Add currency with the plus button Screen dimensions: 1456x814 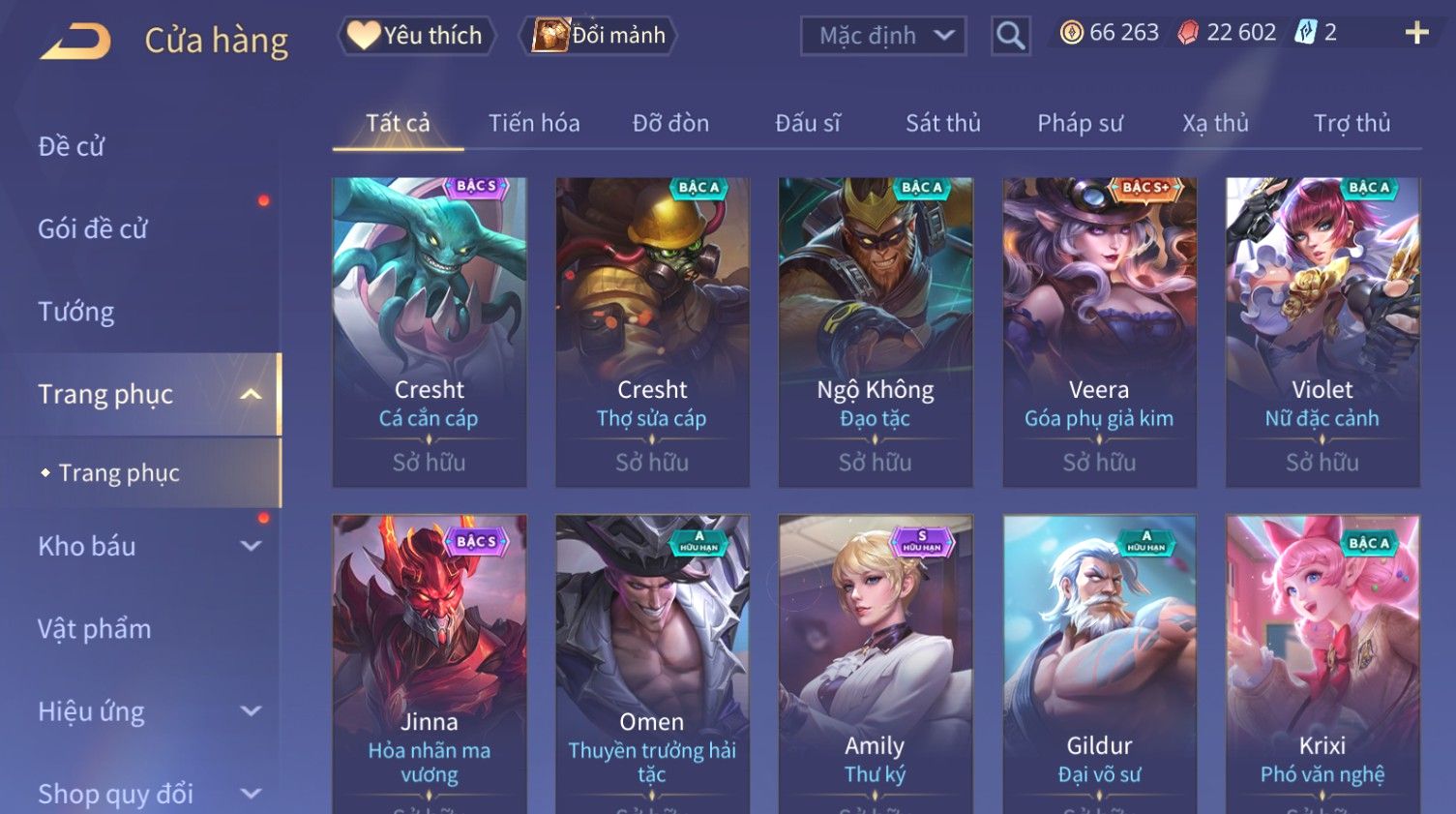[x=1416, y=33]
